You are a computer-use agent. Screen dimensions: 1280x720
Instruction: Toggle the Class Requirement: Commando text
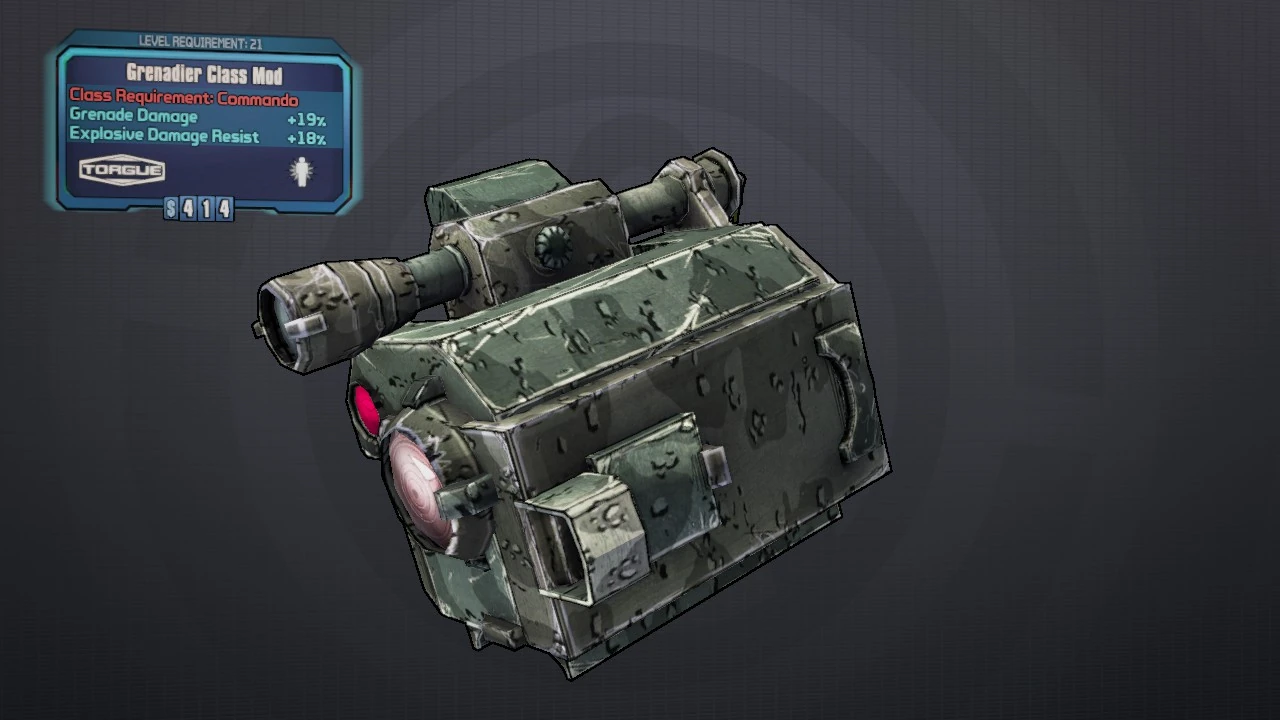[x=184, y=99]
